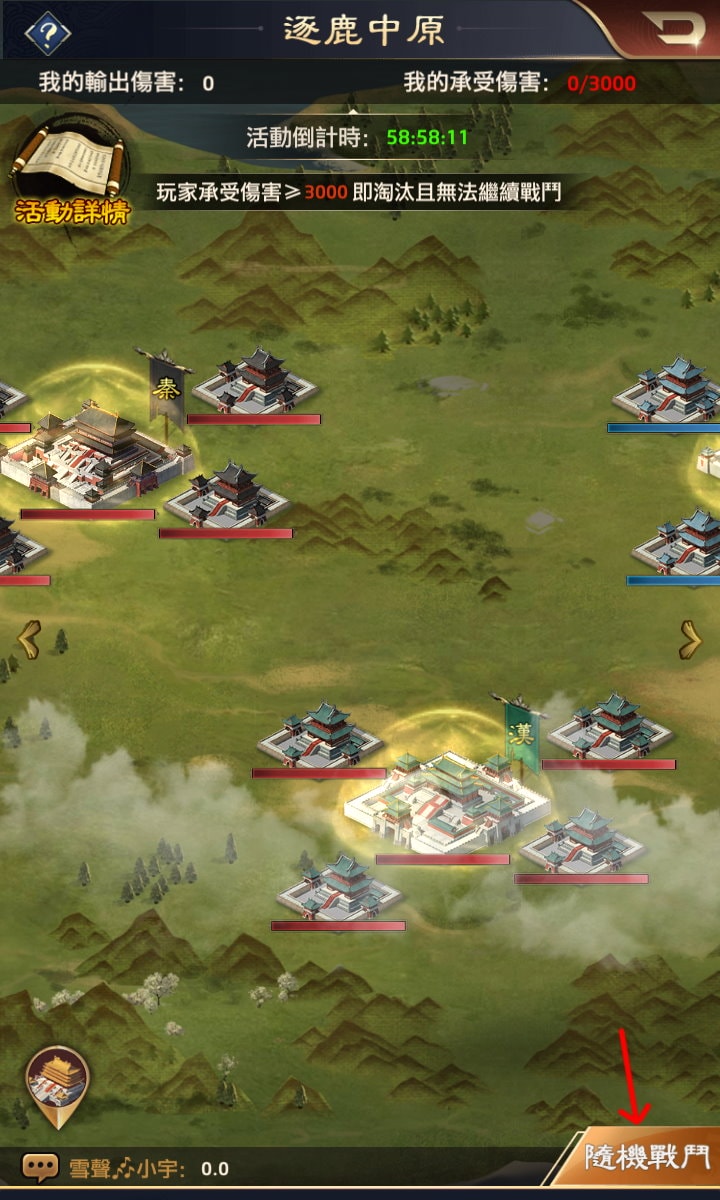Start a 隨機戰鬥 random battle
The image size is (720, 1200).
click(645, 1160)
